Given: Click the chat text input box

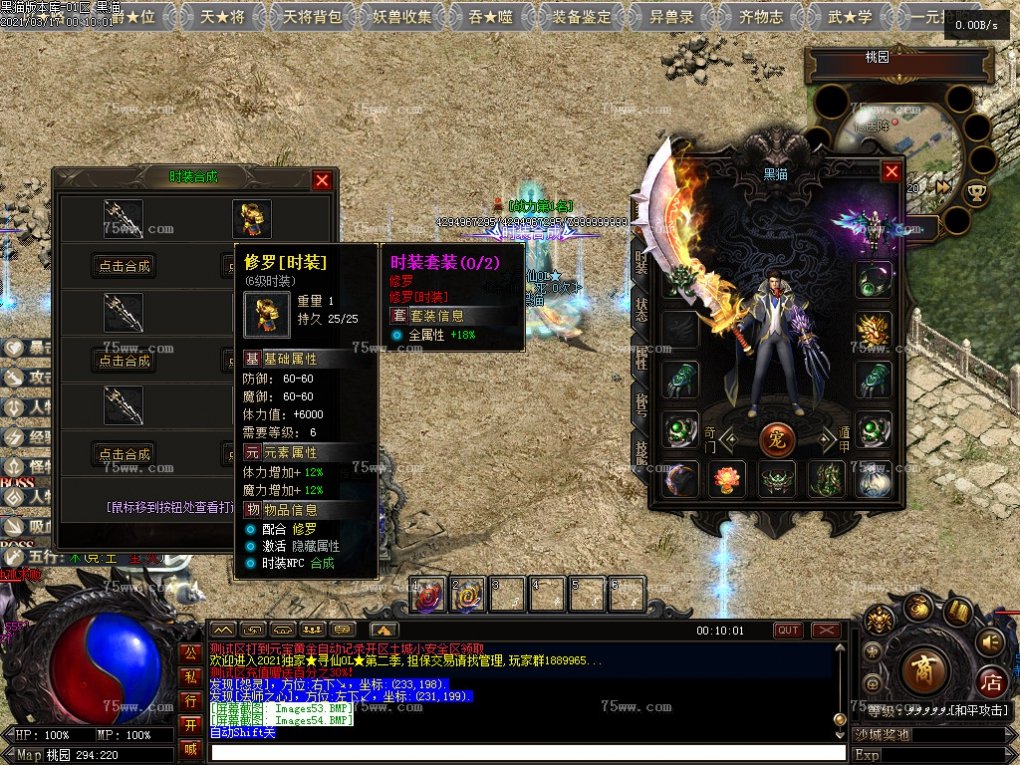Looking at the screenshot, I should click(x=520, y=752).
